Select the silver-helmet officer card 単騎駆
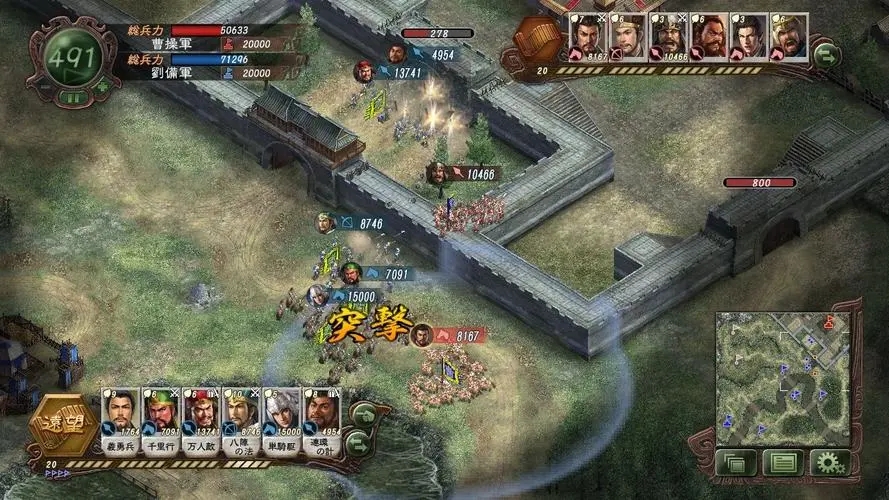889x500 pixels. point(281,422)
